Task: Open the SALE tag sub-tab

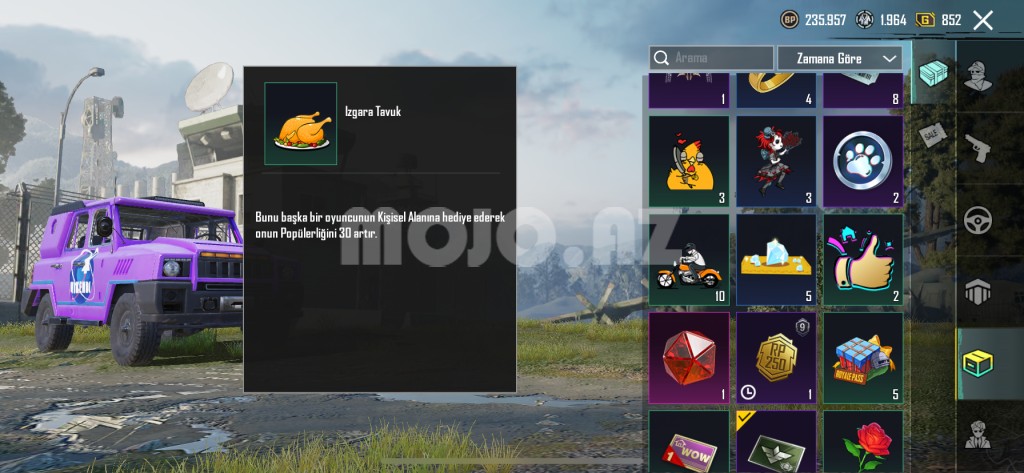Action: click(933, 135)
